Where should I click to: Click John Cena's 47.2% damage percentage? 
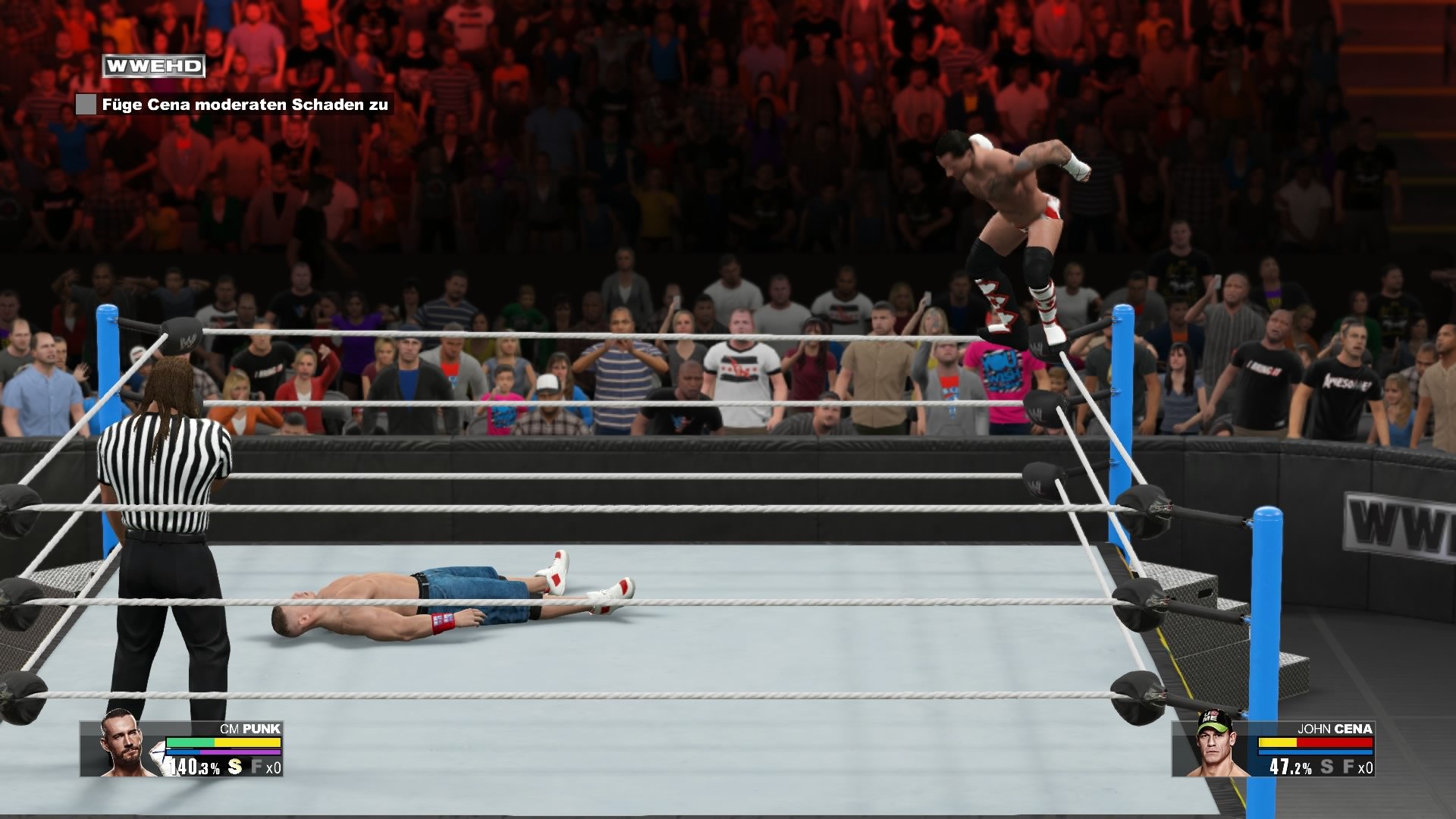[x=1290, y=767]
